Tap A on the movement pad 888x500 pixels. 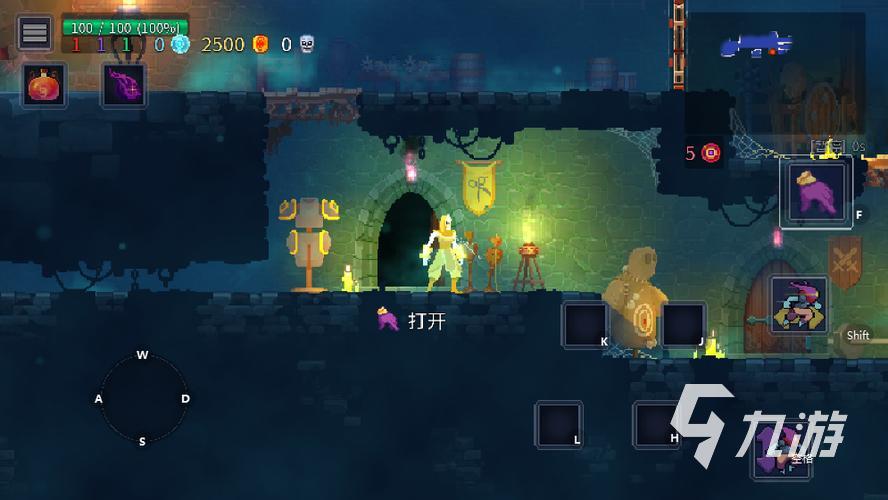99,399
